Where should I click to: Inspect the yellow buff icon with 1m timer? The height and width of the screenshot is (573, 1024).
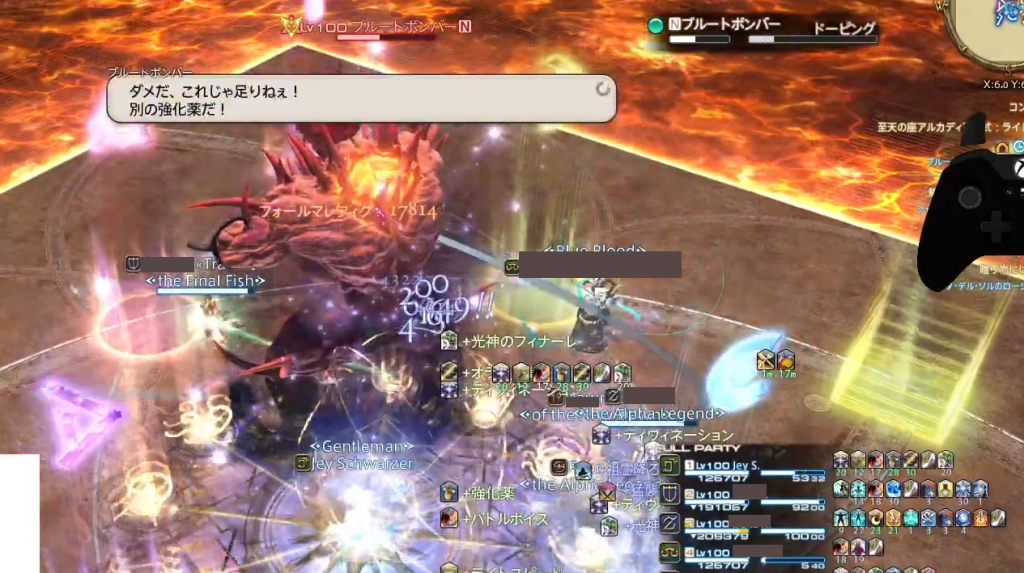[x=767, y=361]
